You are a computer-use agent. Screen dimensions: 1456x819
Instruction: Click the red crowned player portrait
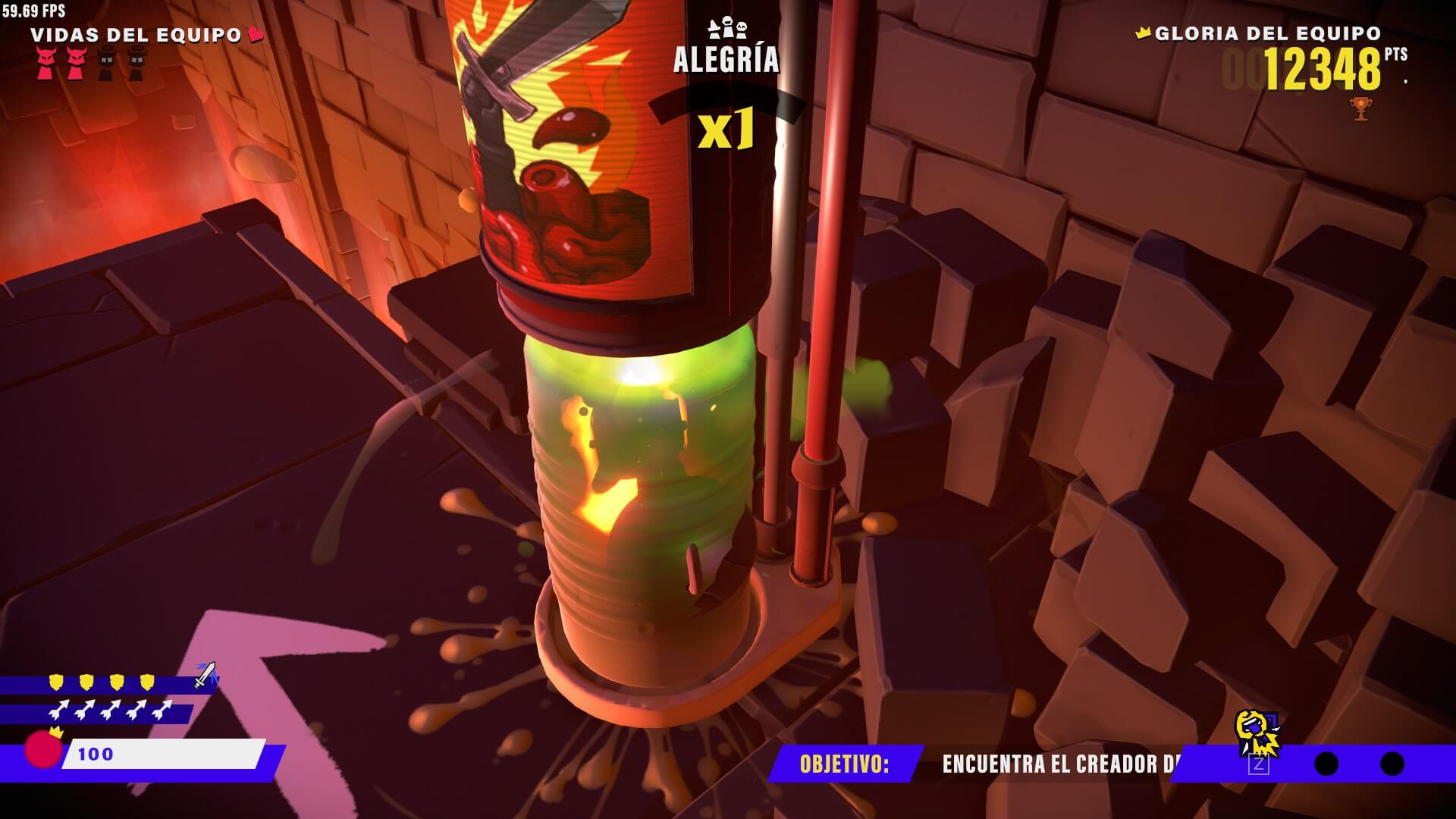point(43,748)
